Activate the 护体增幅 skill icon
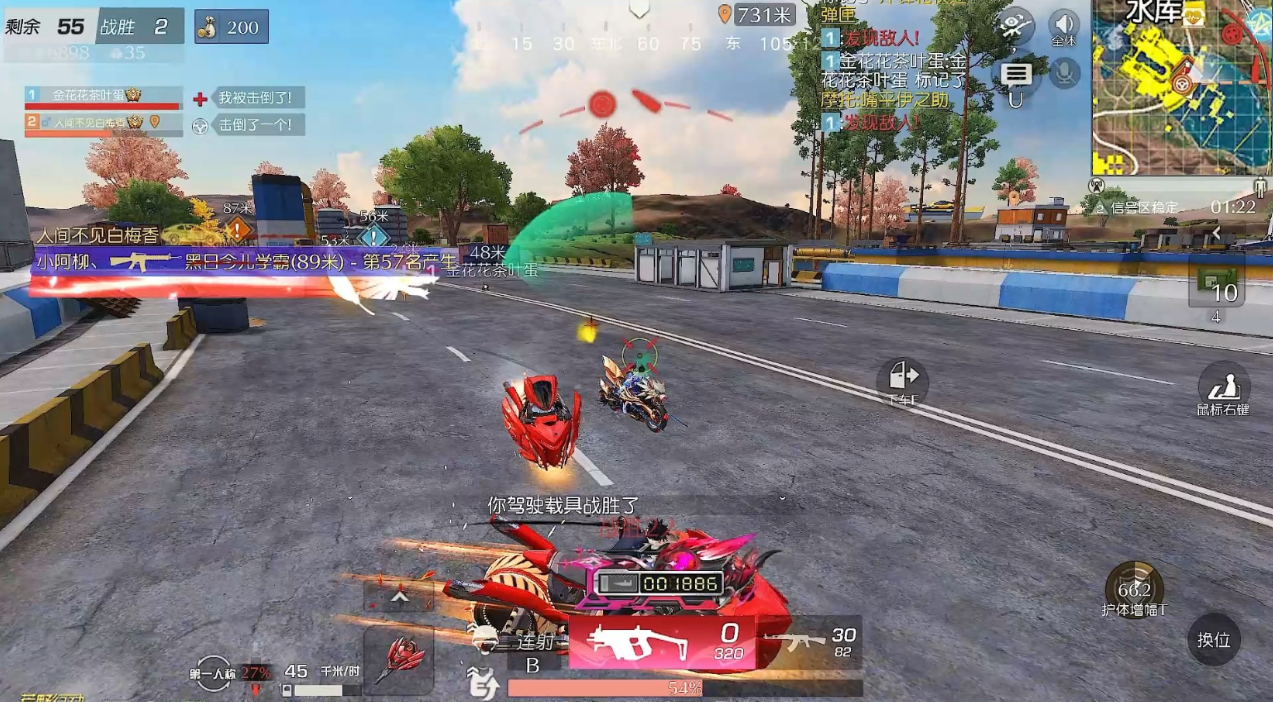Screen dimensions: 1273x702 [x=1134, y=588]
